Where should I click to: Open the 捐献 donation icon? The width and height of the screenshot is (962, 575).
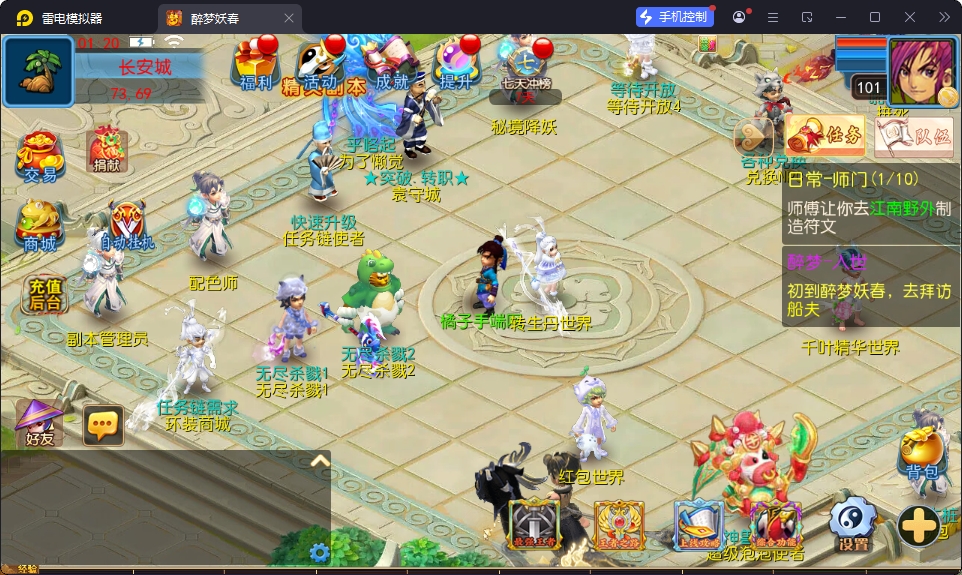pos(106,150)
